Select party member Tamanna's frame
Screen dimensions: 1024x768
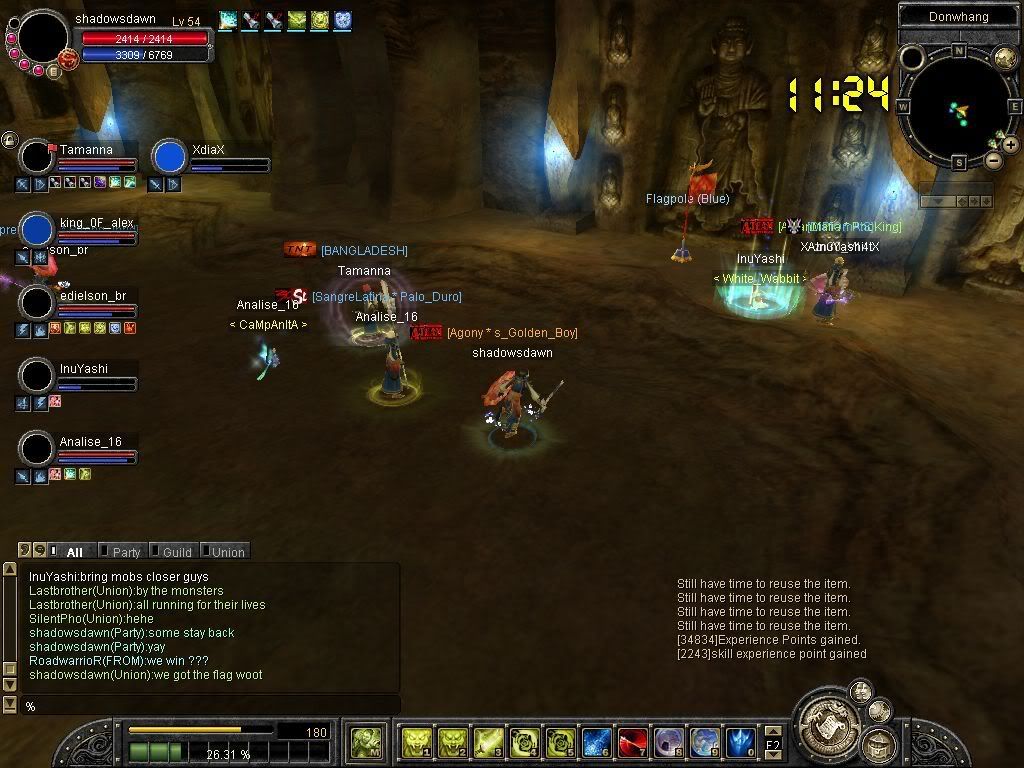pos(38,157)
